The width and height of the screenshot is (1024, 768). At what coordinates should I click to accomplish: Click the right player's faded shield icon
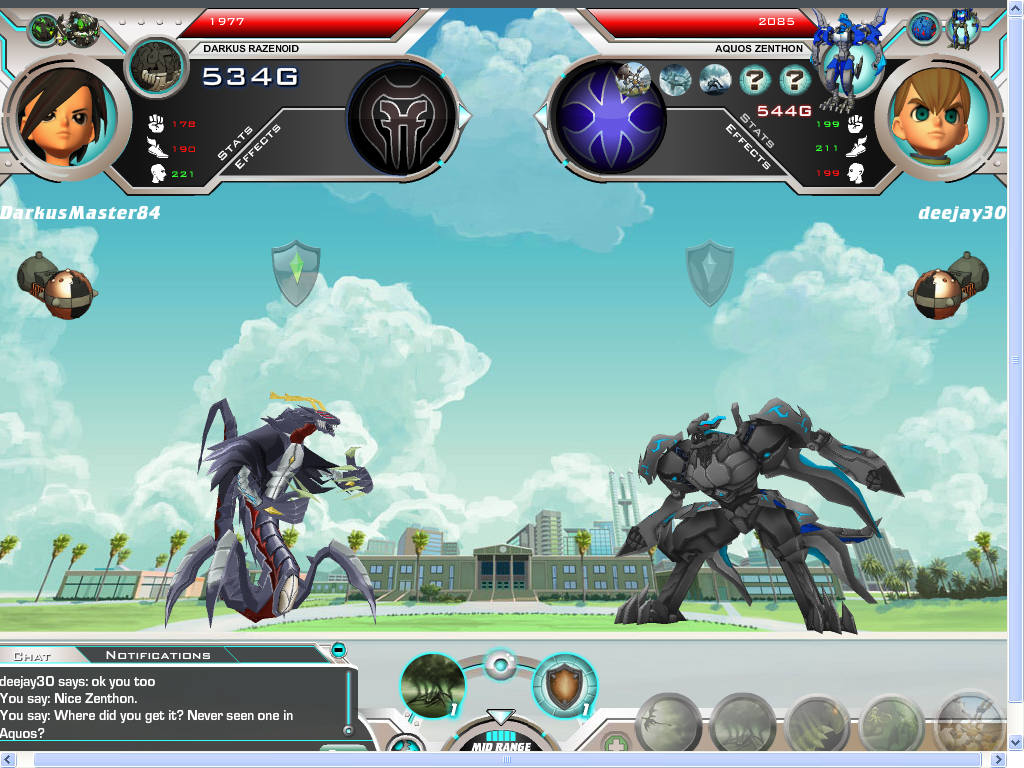click(710, 272)
